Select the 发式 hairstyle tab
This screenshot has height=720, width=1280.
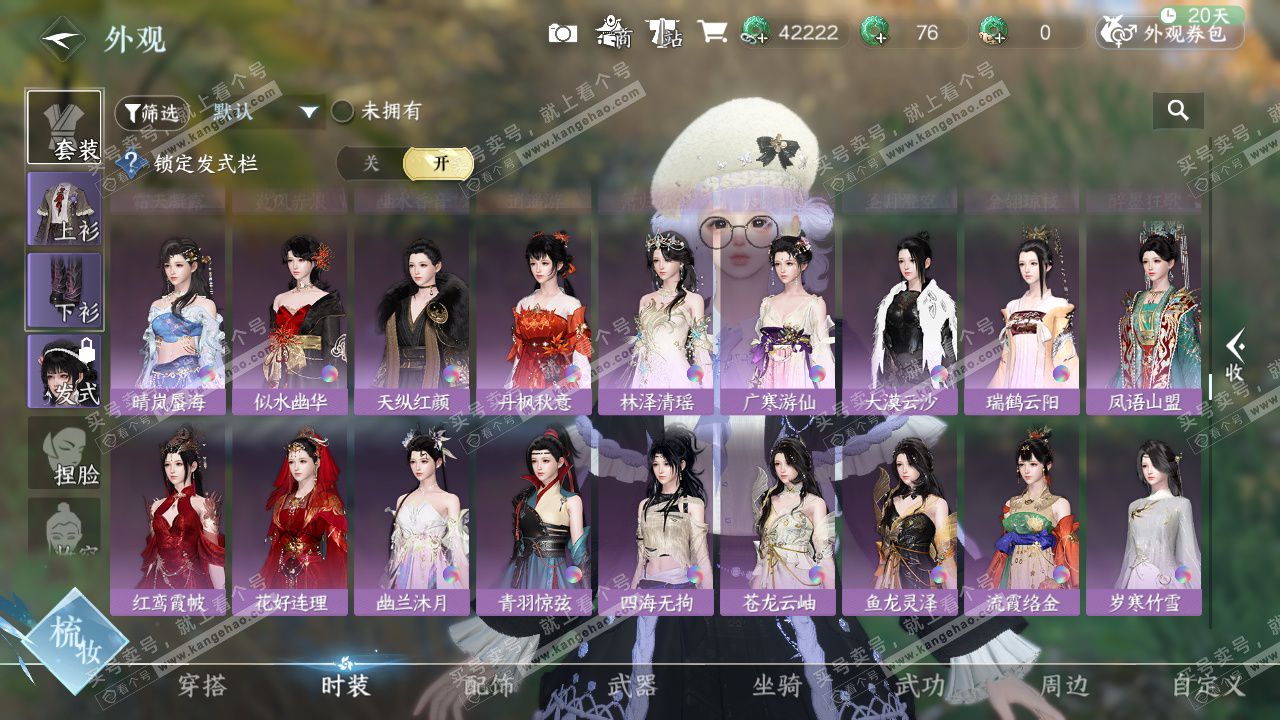pyautogui.click(x=64, y=372)
